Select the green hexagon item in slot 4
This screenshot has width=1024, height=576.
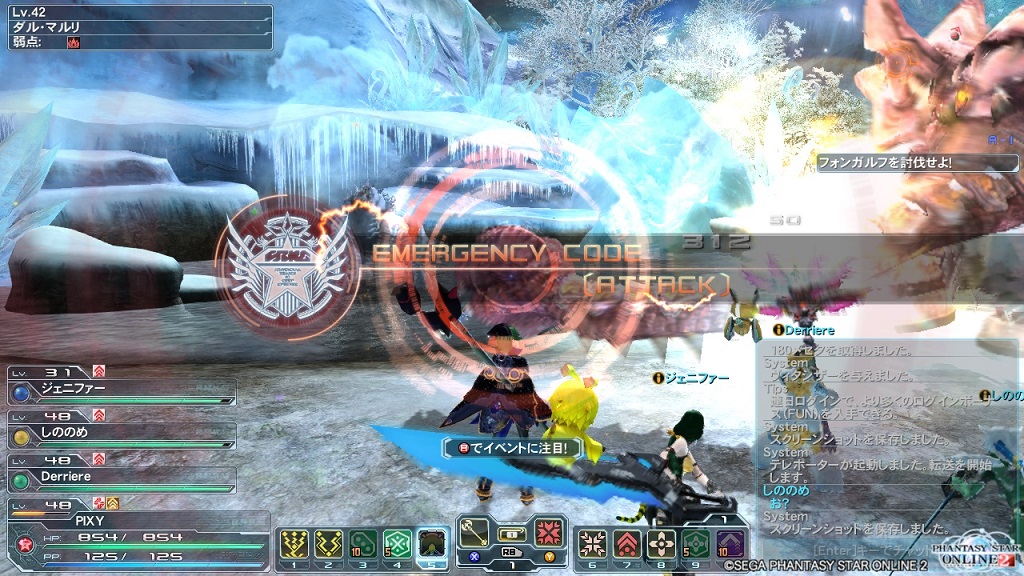pyautogui.click(x=398, y=545)
